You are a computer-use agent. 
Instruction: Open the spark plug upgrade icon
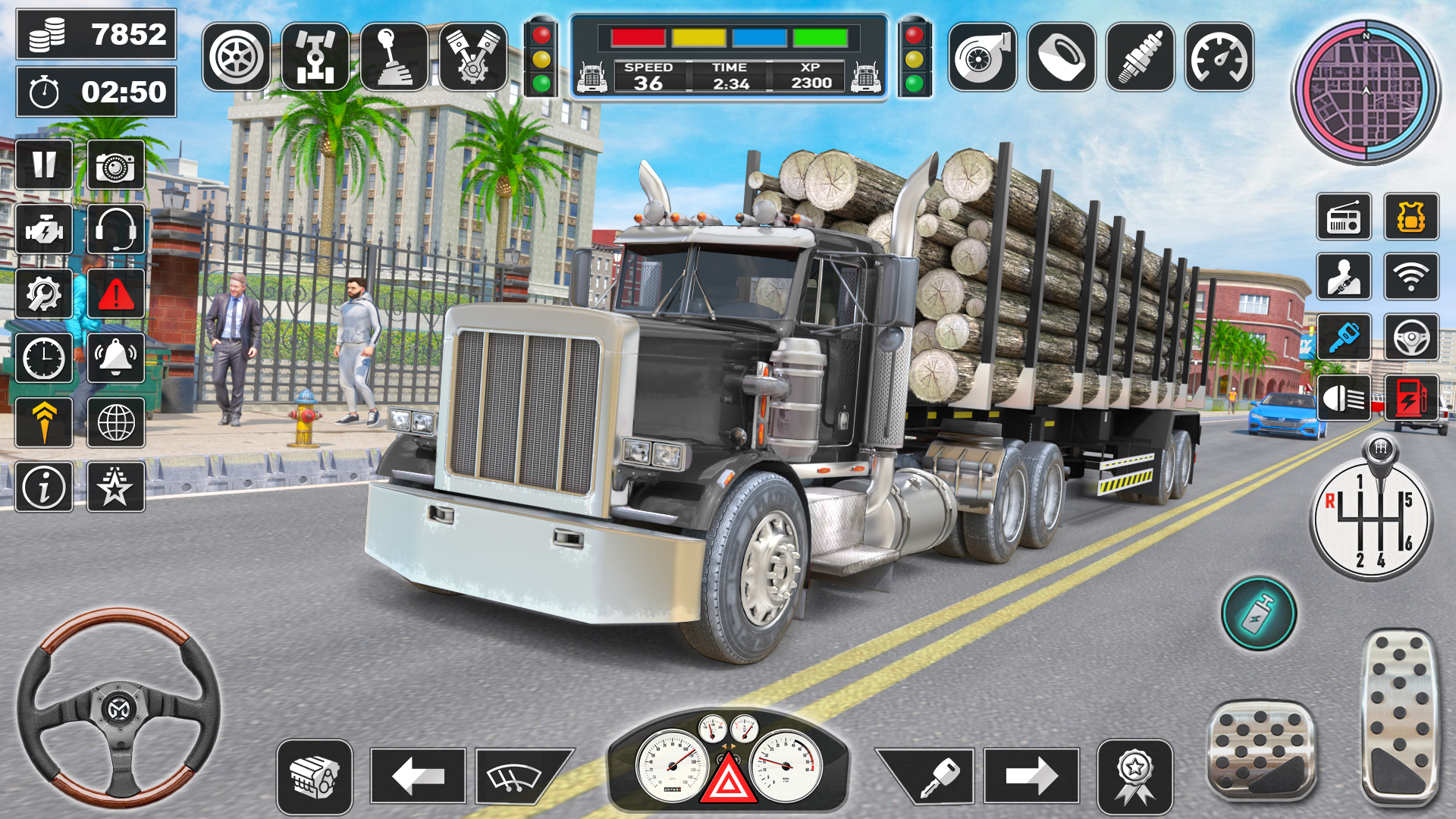1139,55
